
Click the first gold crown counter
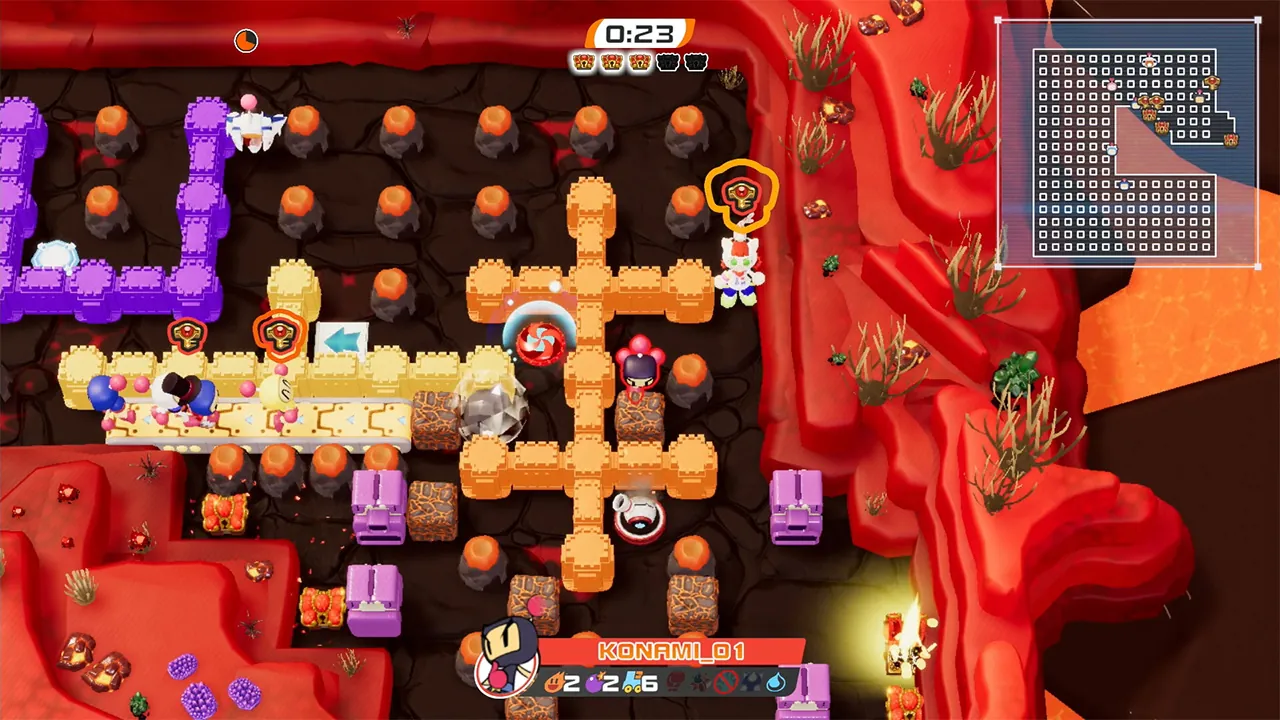click(583, 62)
